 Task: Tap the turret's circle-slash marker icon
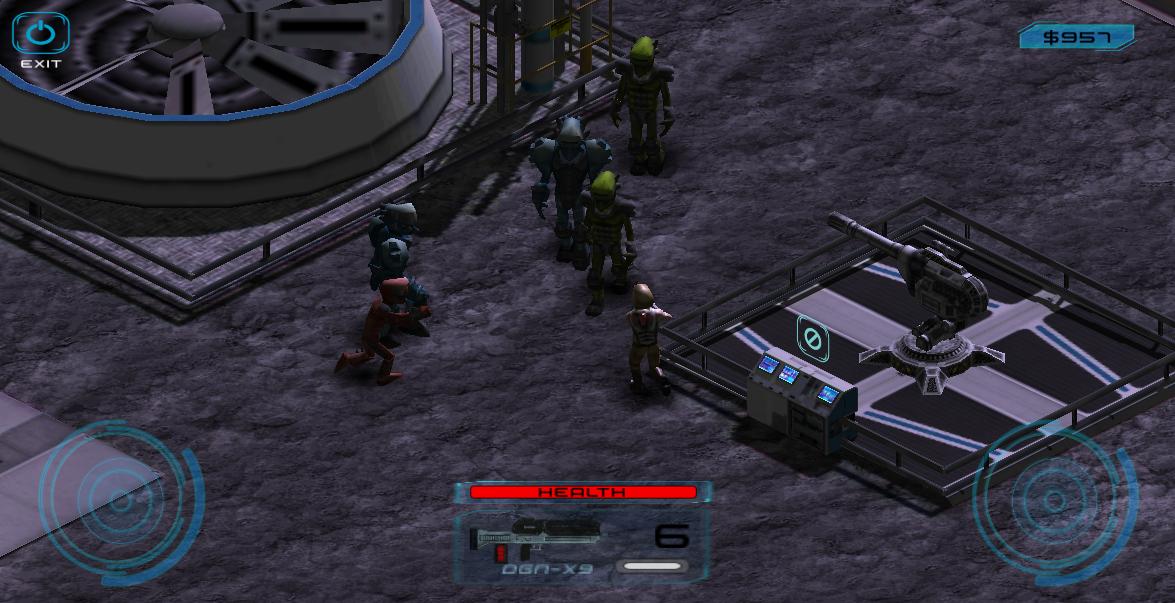[x=811, y=339]
